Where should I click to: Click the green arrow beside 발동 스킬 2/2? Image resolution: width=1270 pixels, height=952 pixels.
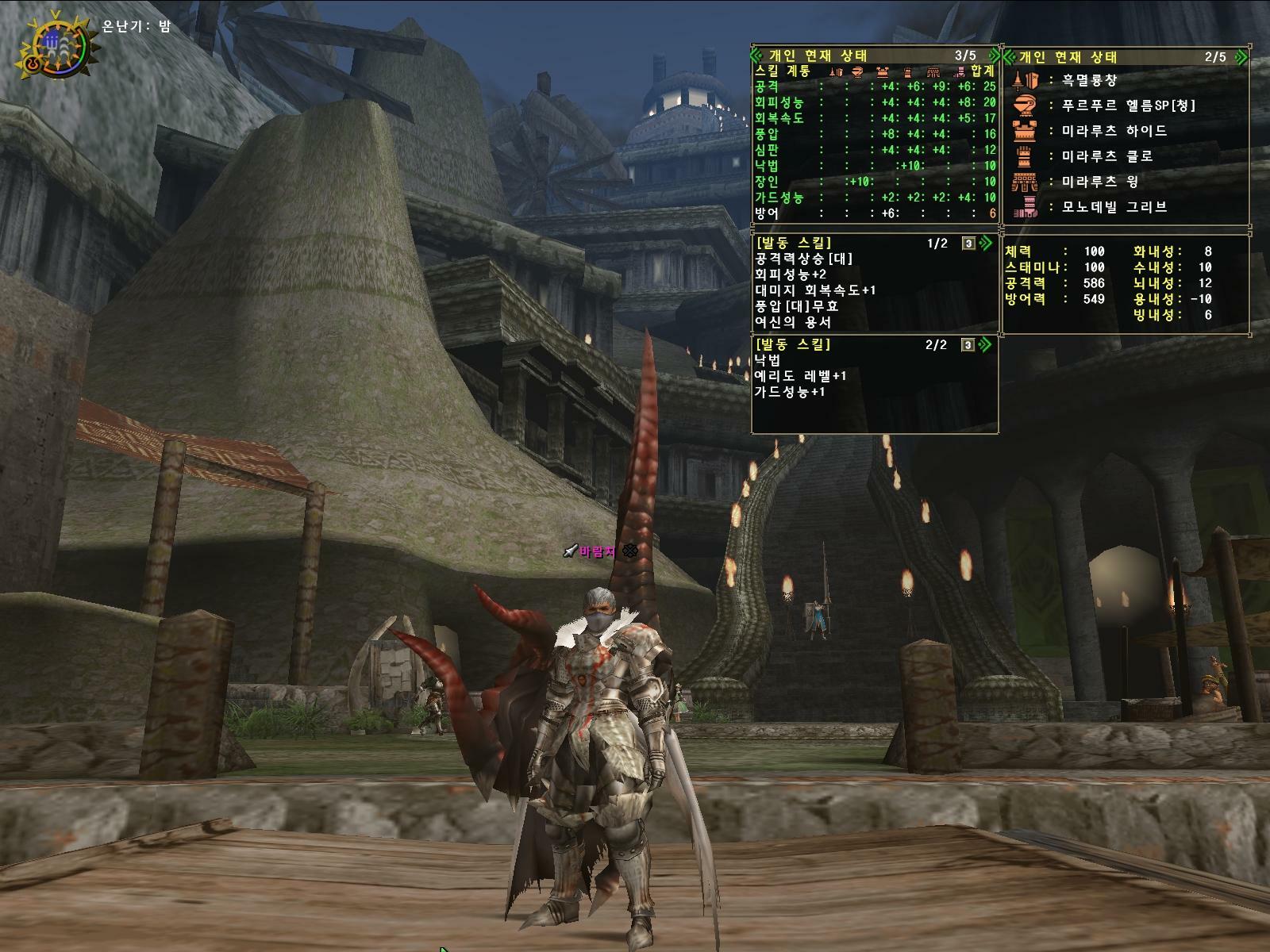tap(986, 344)
